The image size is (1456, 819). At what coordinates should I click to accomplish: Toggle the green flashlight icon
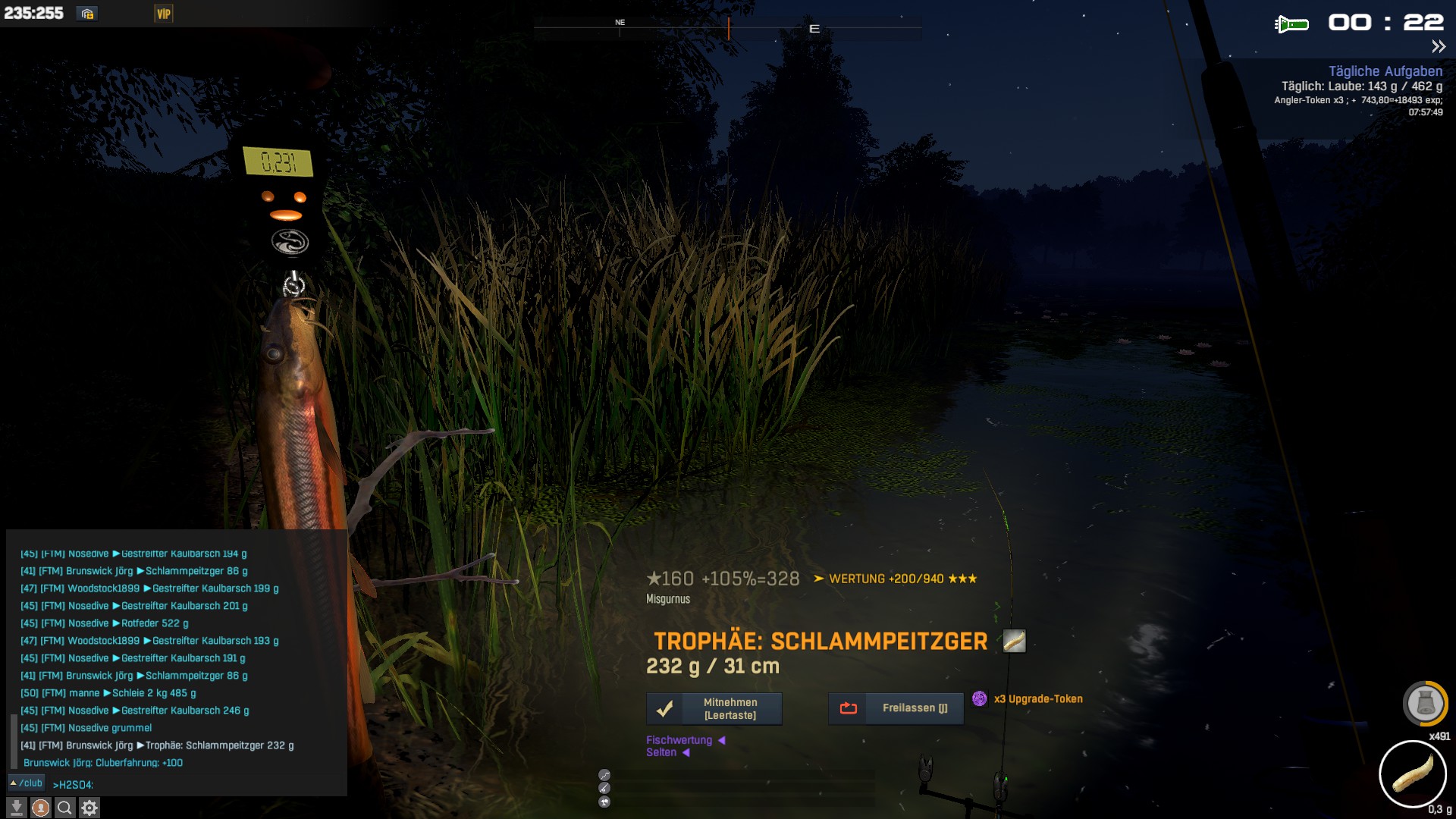click(1291, 24)
